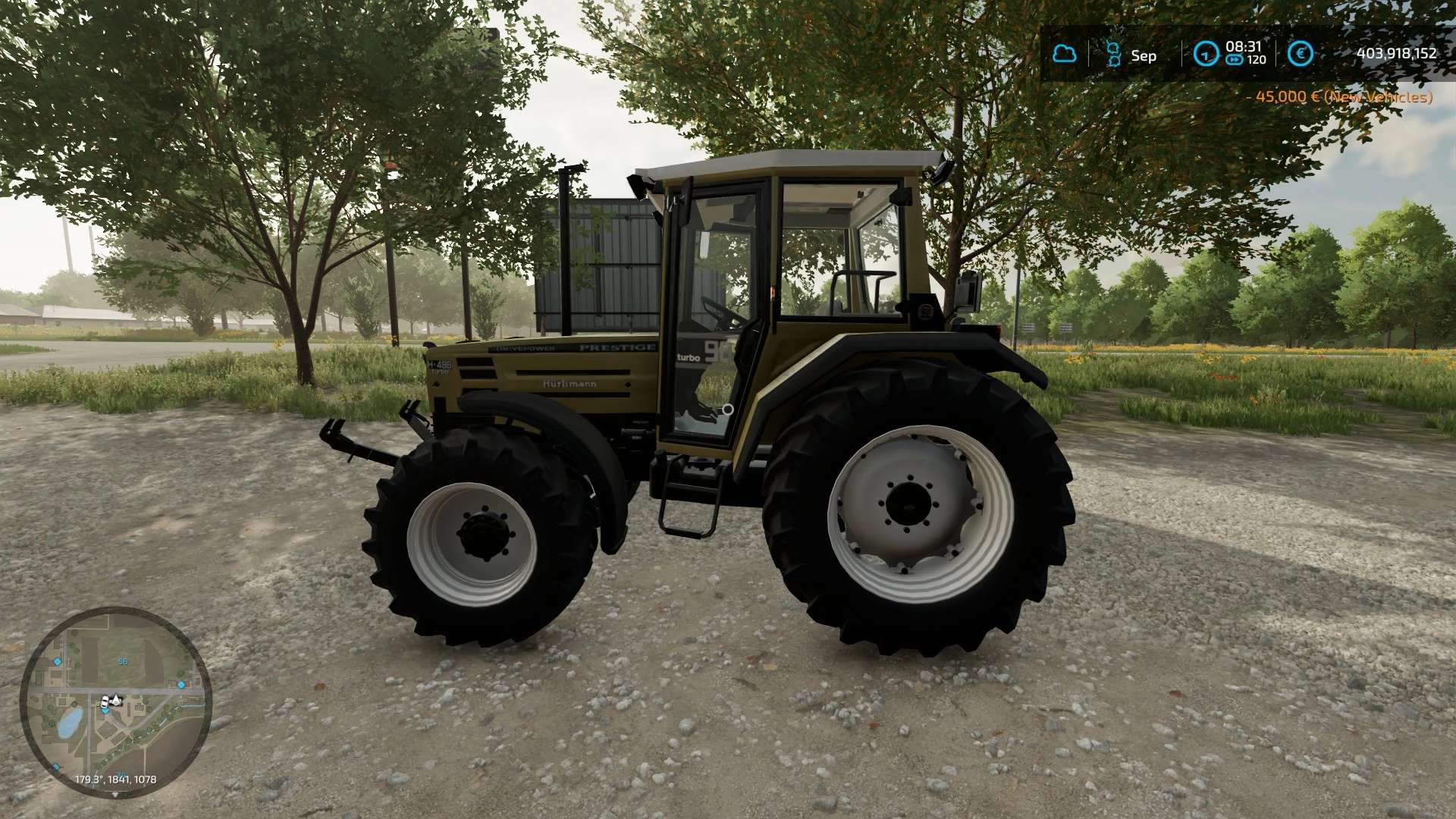
Task: Click the cloud weather icon
Action: click(1065, 54)
